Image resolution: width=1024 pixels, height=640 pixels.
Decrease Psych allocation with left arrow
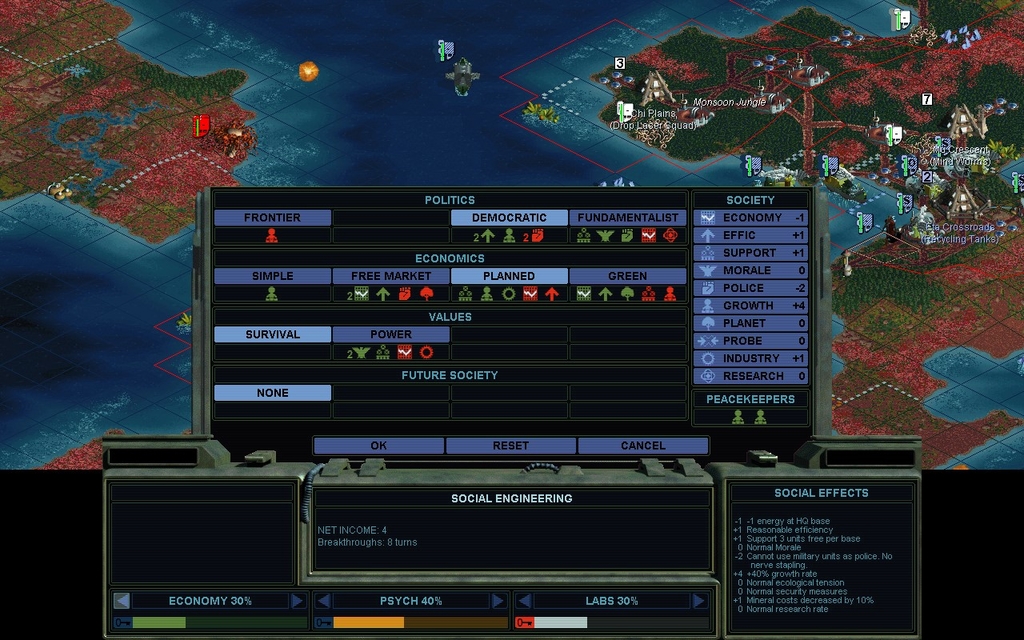point(323,601)
